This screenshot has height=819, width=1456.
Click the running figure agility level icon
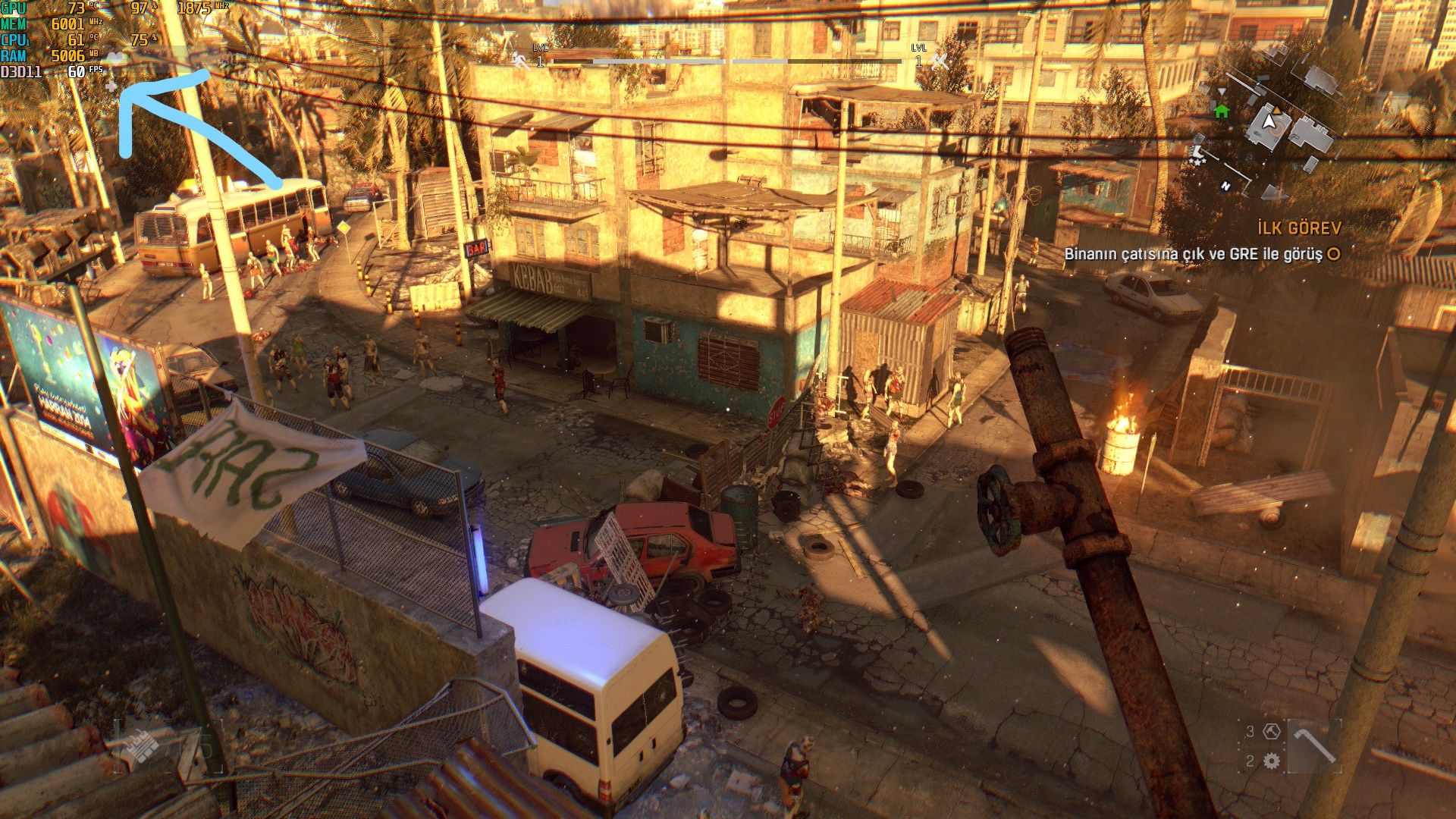pyautogui.click(x=521, y=61)
